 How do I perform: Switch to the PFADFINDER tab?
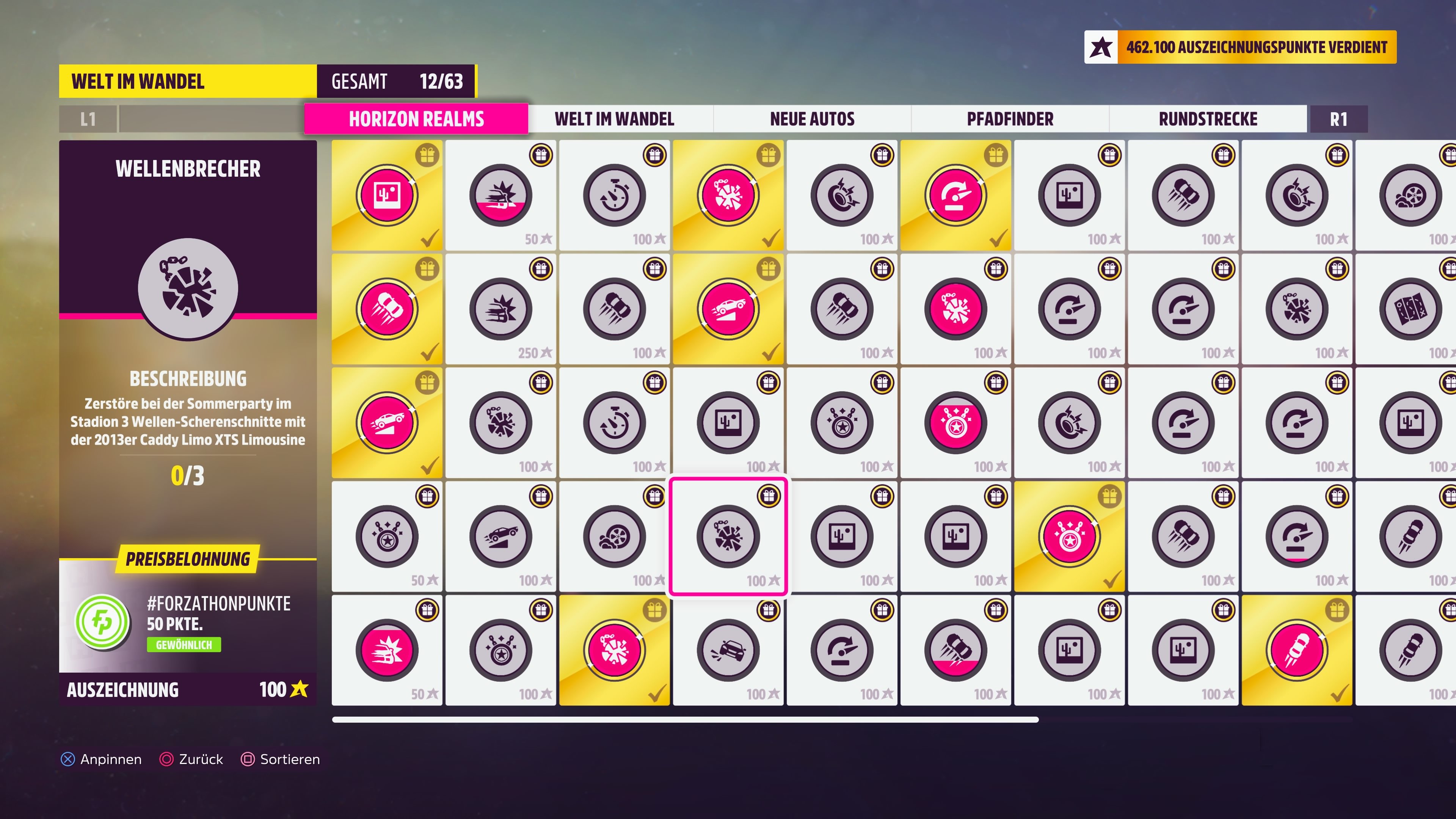pos(1009,119)
